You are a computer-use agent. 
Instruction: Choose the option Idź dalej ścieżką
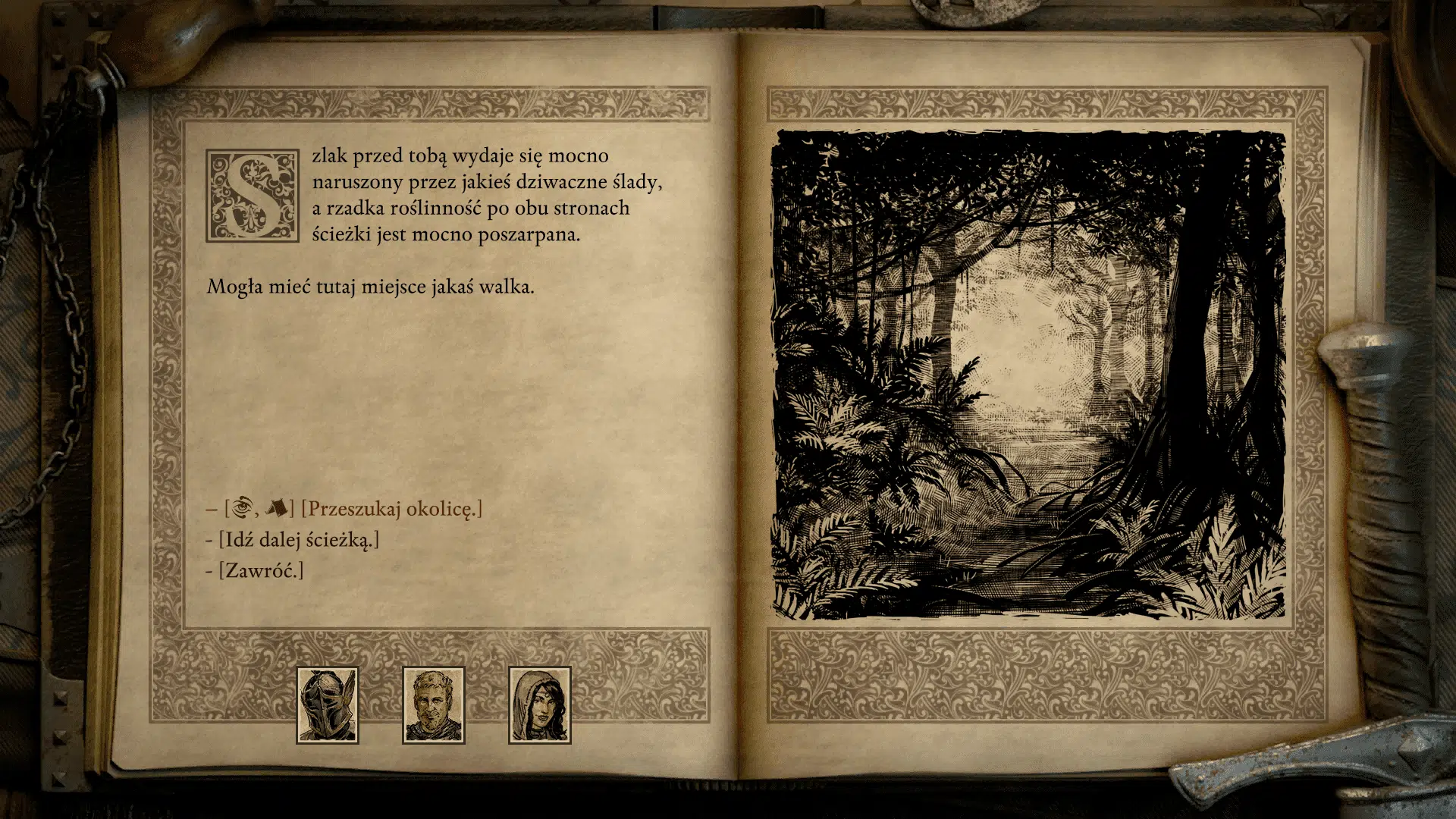click(x=299, y=540)
